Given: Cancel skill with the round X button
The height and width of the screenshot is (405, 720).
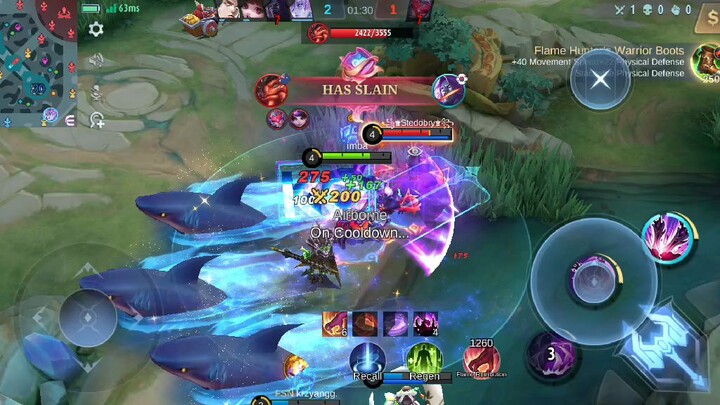Looking at the screenshot, I should coord(600,79).
